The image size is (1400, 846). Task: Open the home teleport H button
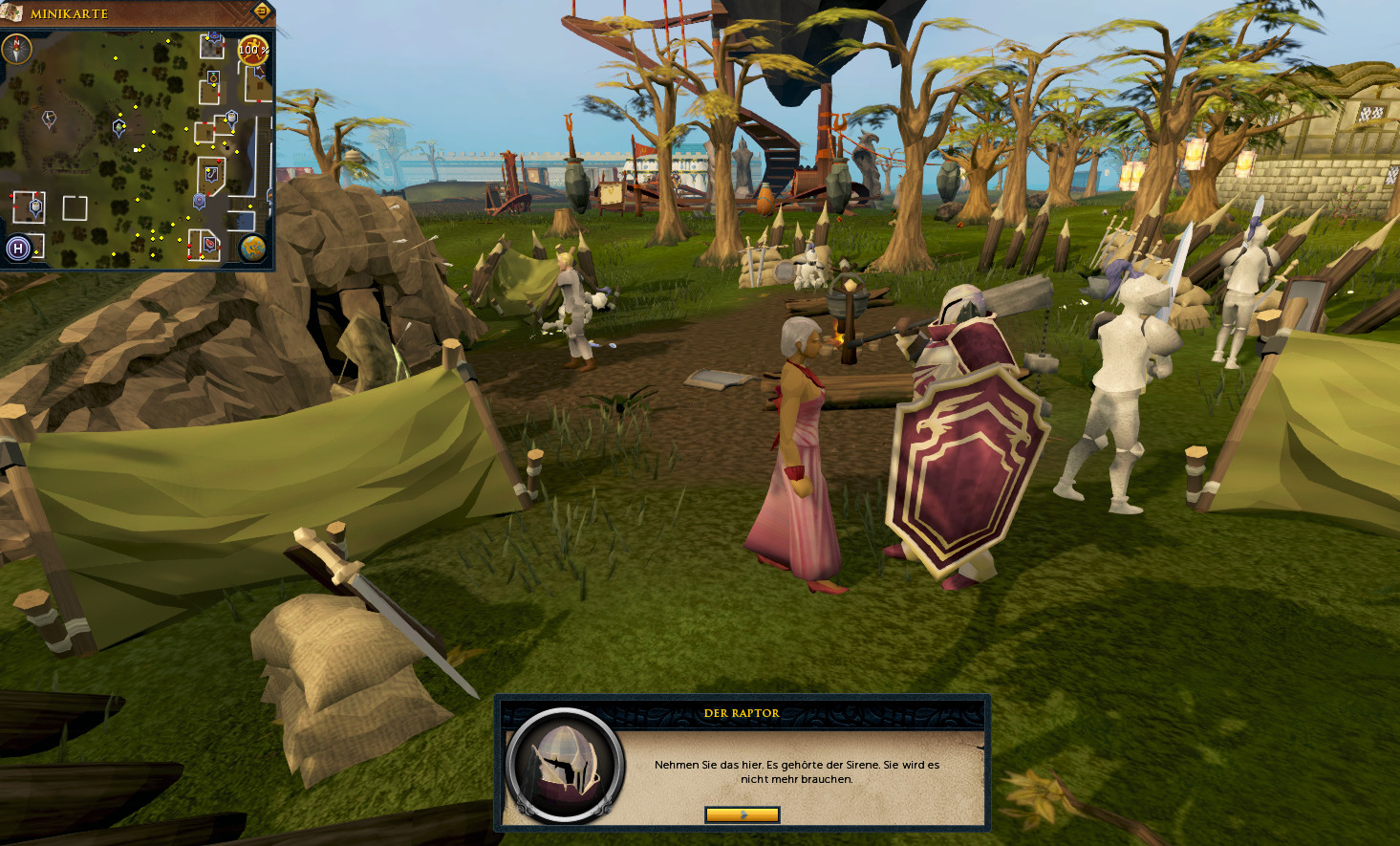[18, 249]
